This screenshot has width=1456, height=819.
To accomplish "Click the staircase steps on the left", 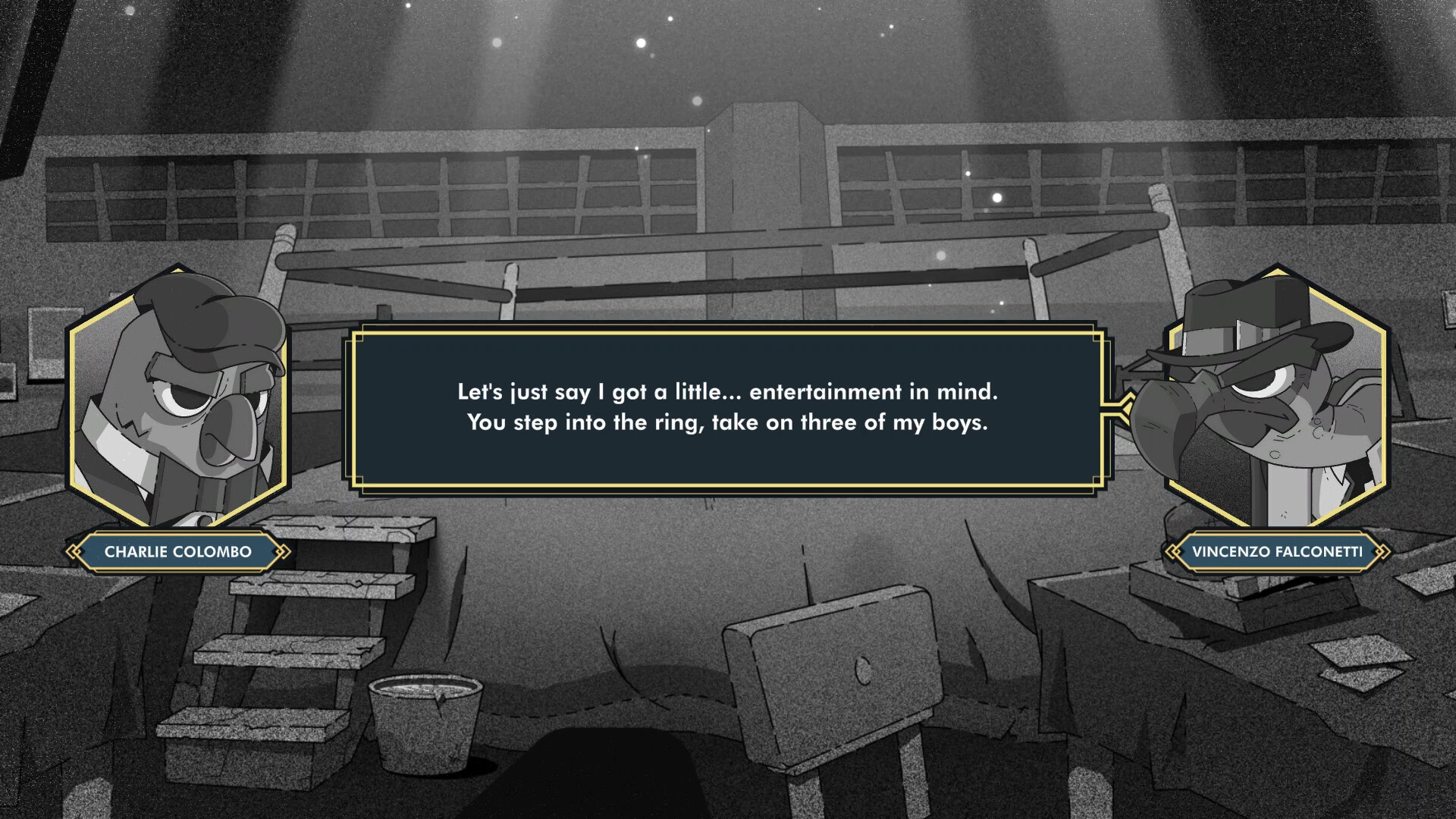I will tap(303, 645).
